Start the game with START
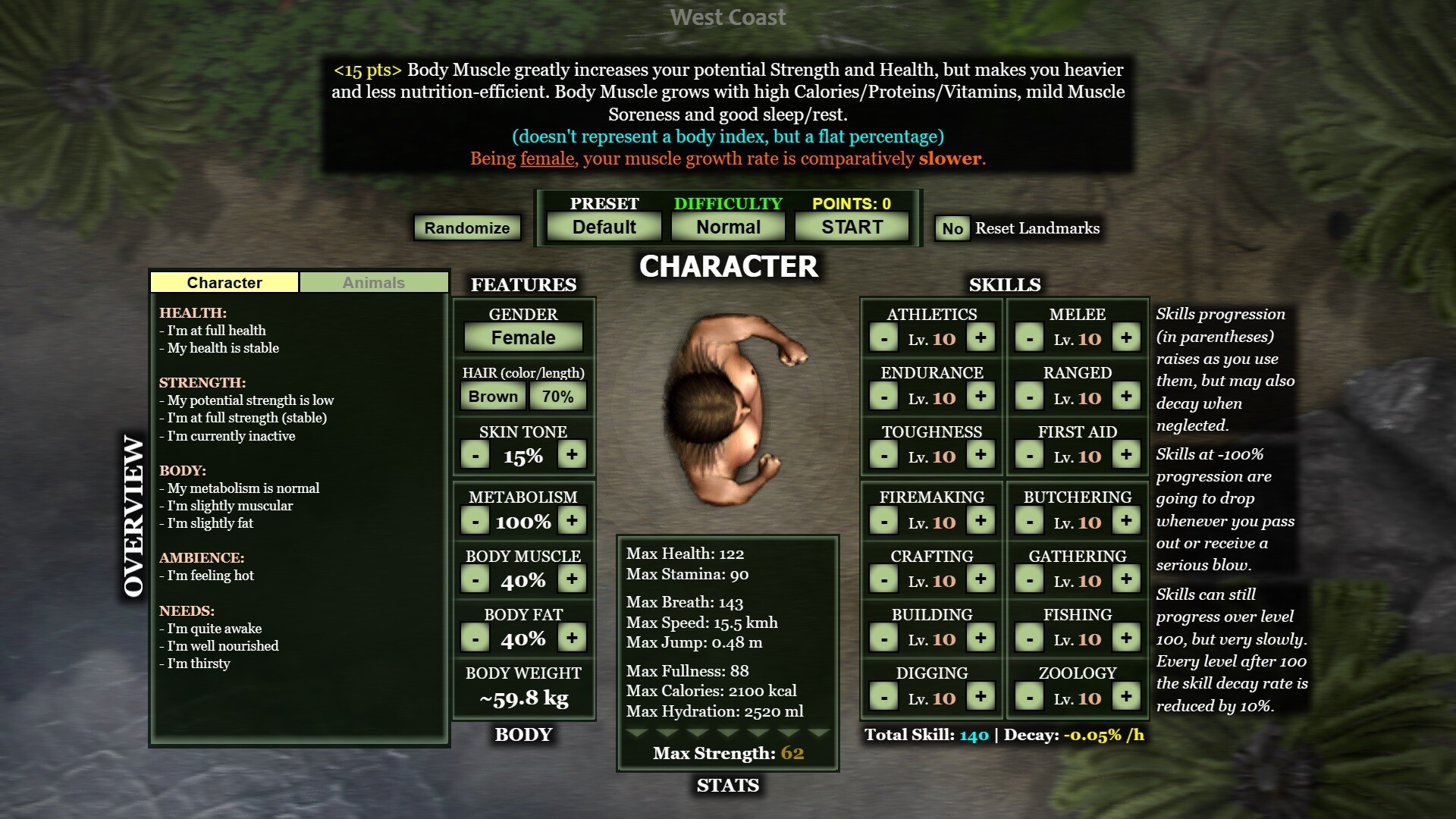The height and width of the screenshot is (819, 1456). pos(852,227)
